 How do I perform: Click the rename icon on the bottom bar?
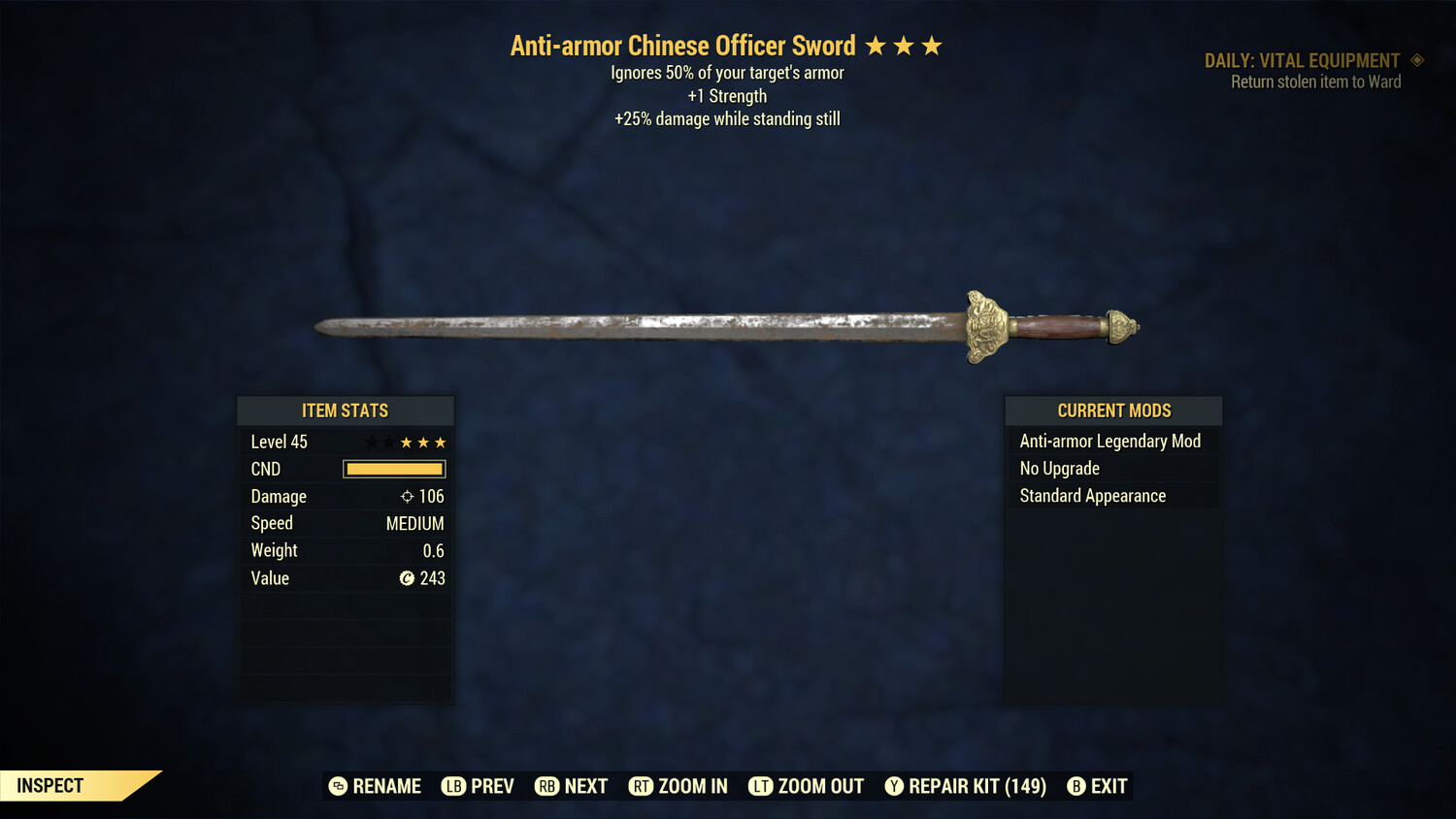(338, 786)
